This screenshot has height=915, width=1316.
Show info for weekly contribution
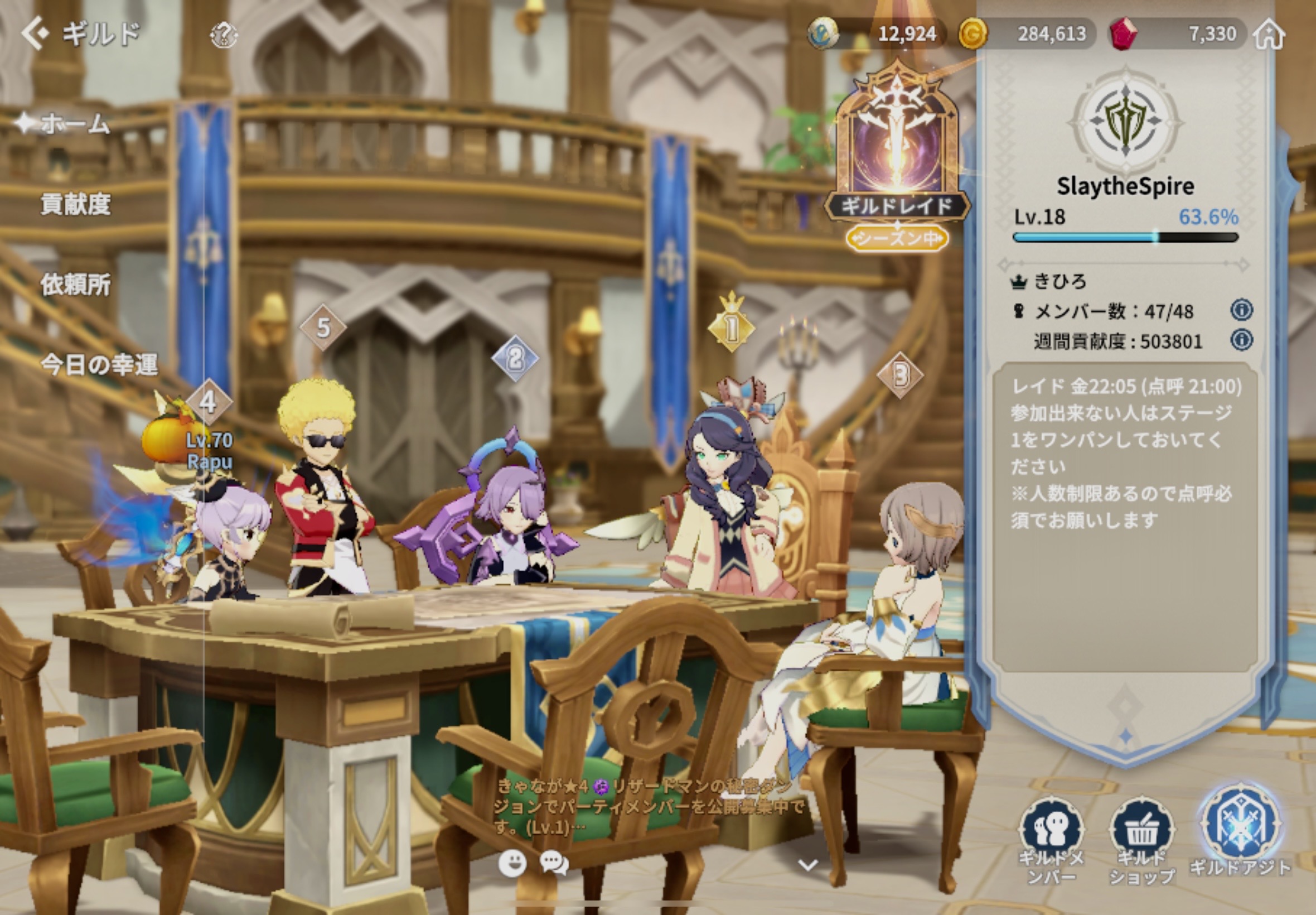[1241, 340]
